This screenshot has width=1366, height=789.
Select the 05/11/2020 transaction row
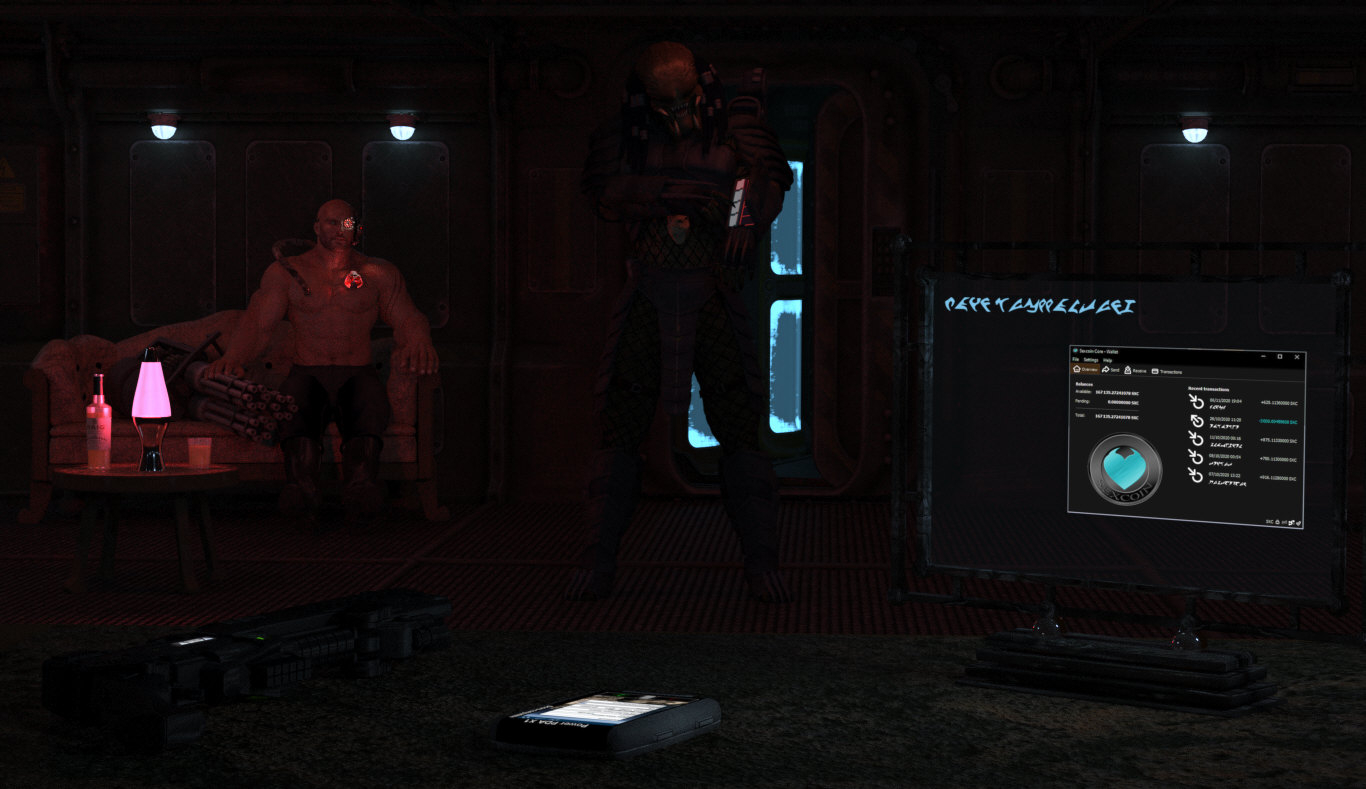(1245, 402)
